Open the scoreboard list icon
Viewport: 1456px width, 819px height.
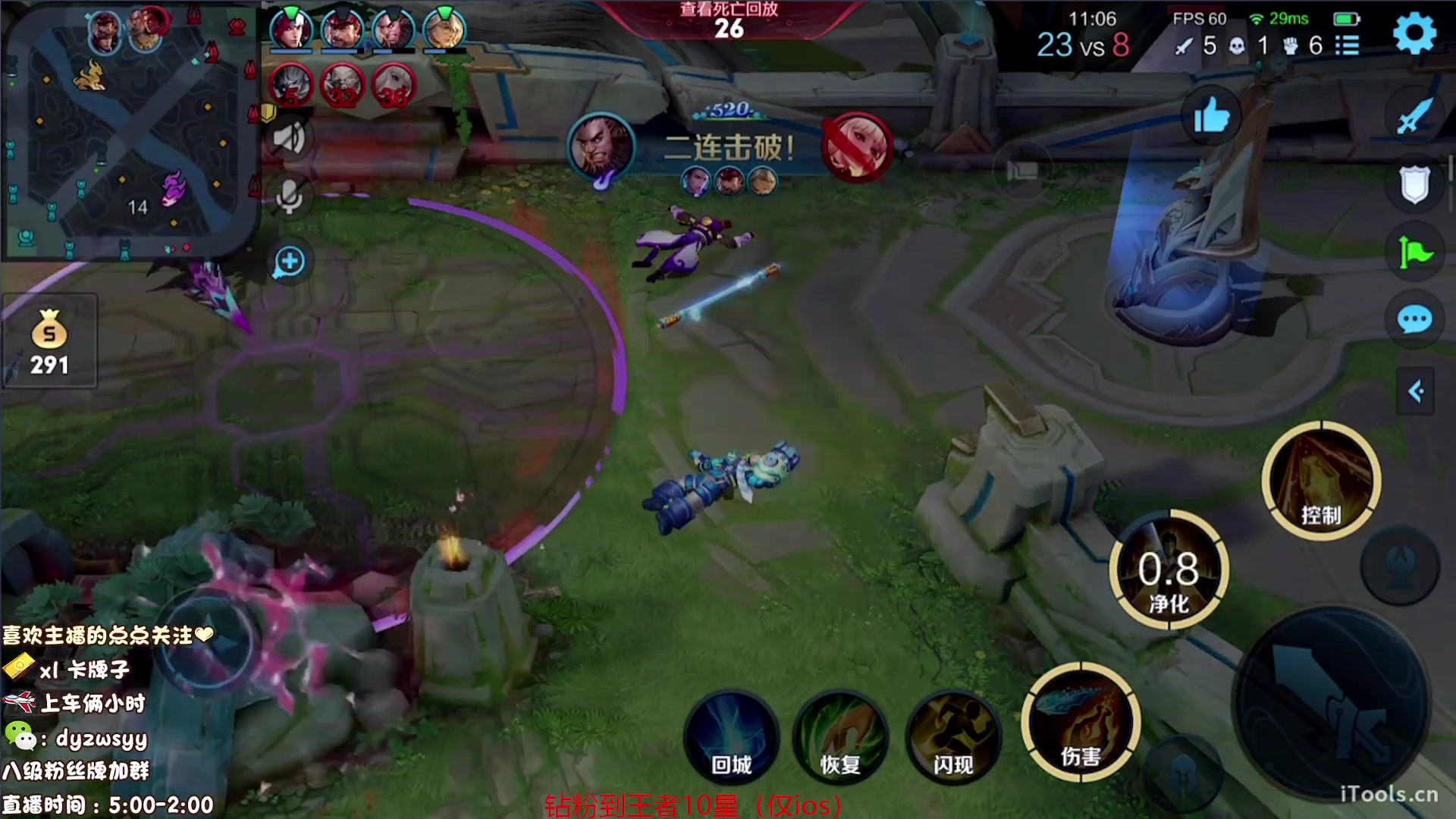coord(1347,45)
